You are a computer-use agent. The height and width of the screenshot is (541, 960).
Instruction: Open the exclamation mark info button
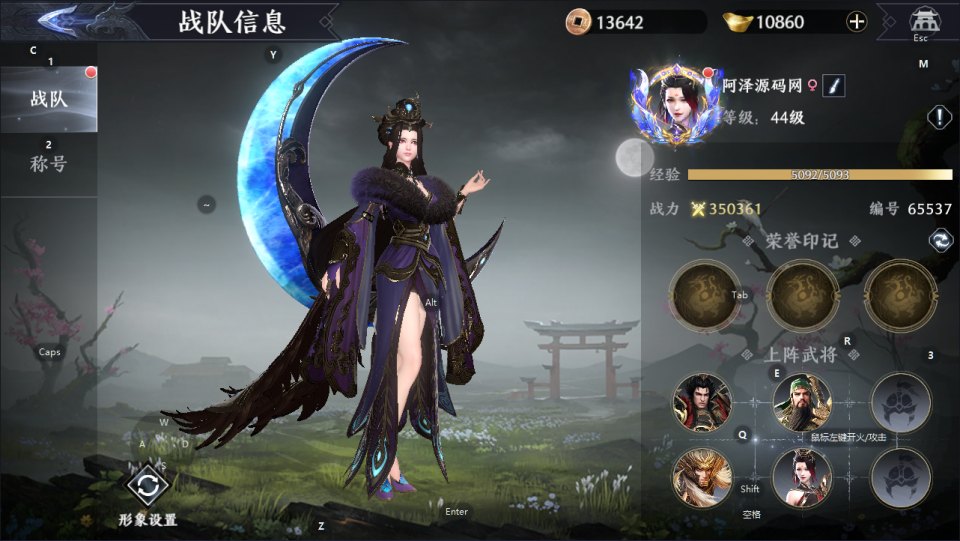[x=939, y=118]
